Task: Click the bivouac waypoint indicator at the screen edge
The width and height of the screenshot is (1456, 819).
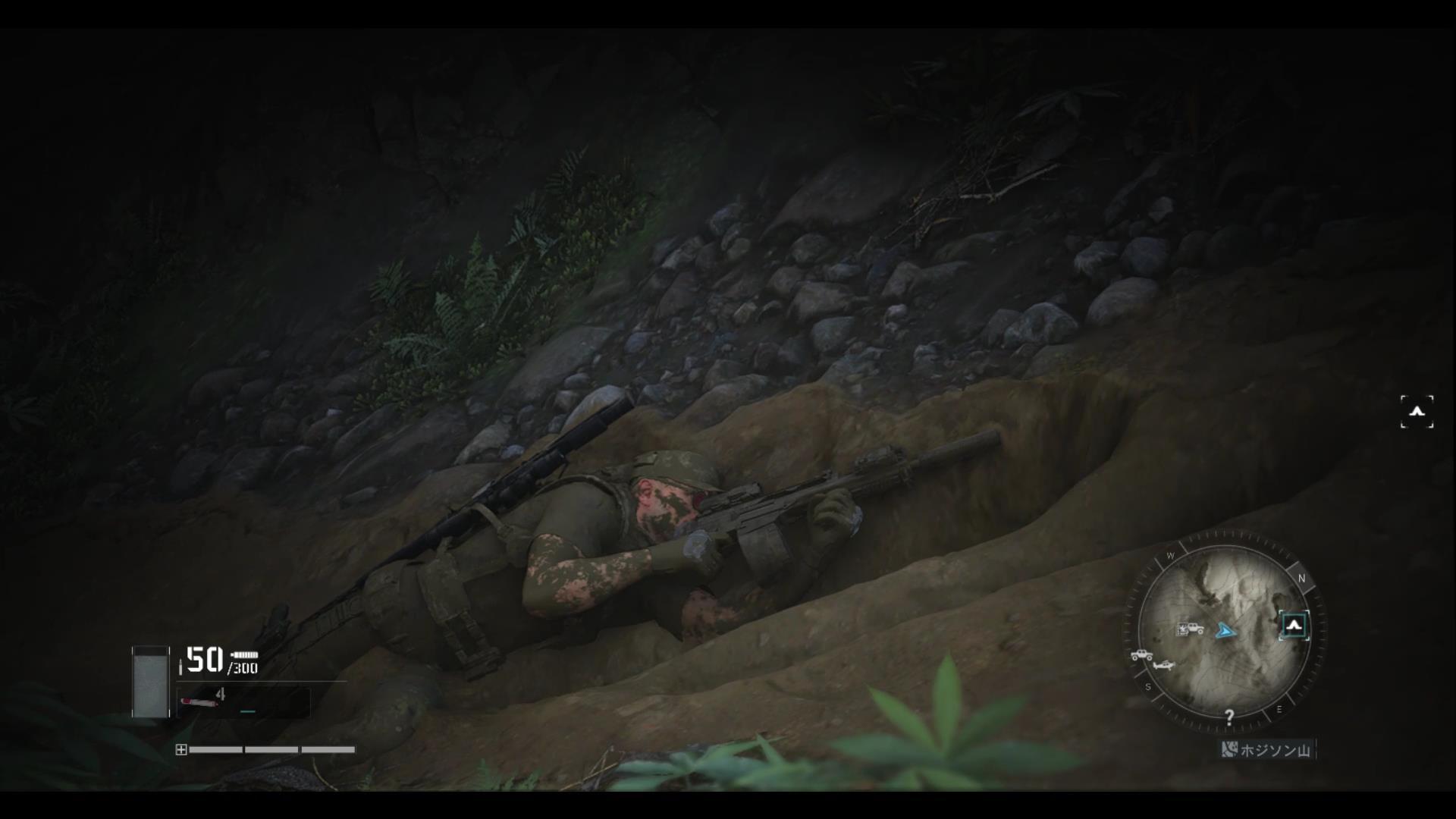Action: [1417, 412]
